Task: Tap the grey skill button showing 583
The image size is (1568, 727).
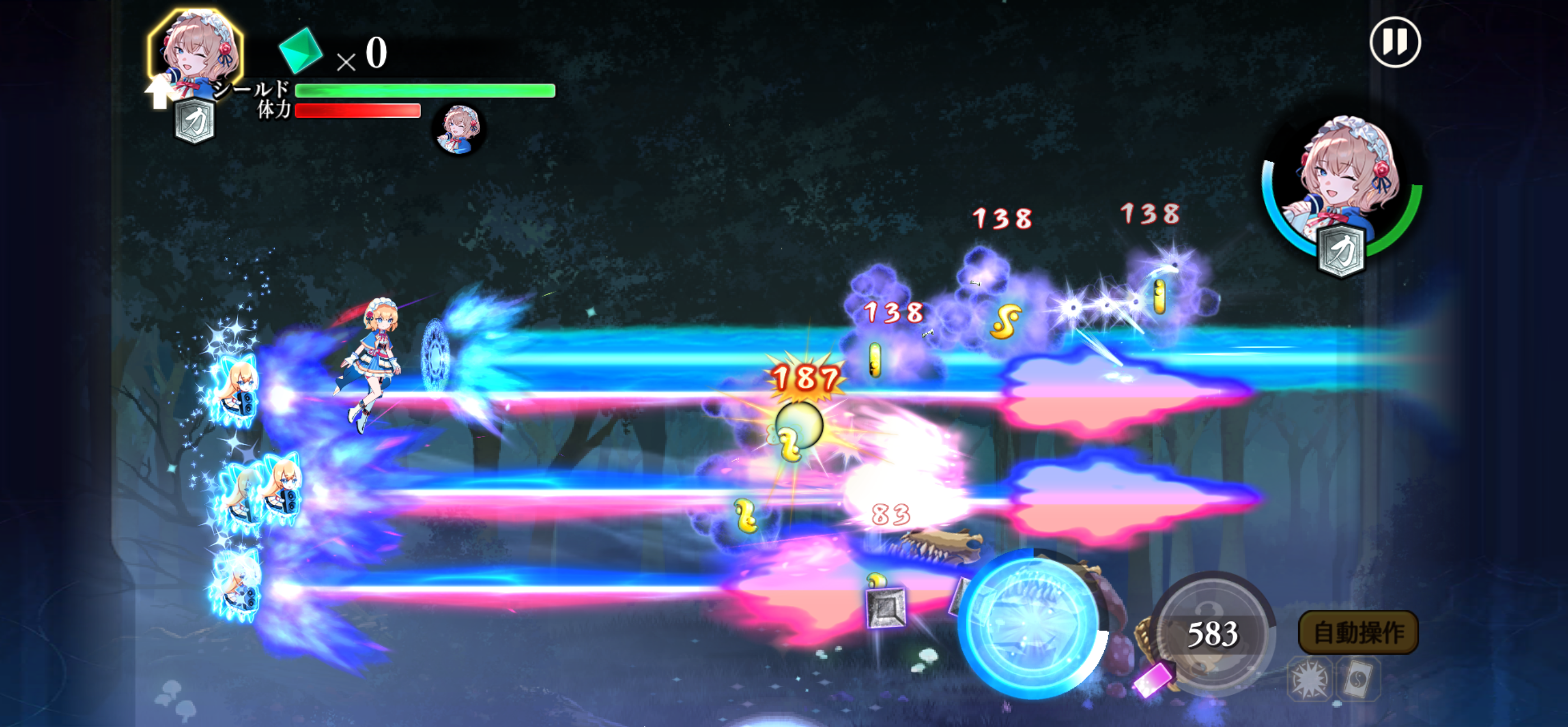Action: [x=1212, y=633]
